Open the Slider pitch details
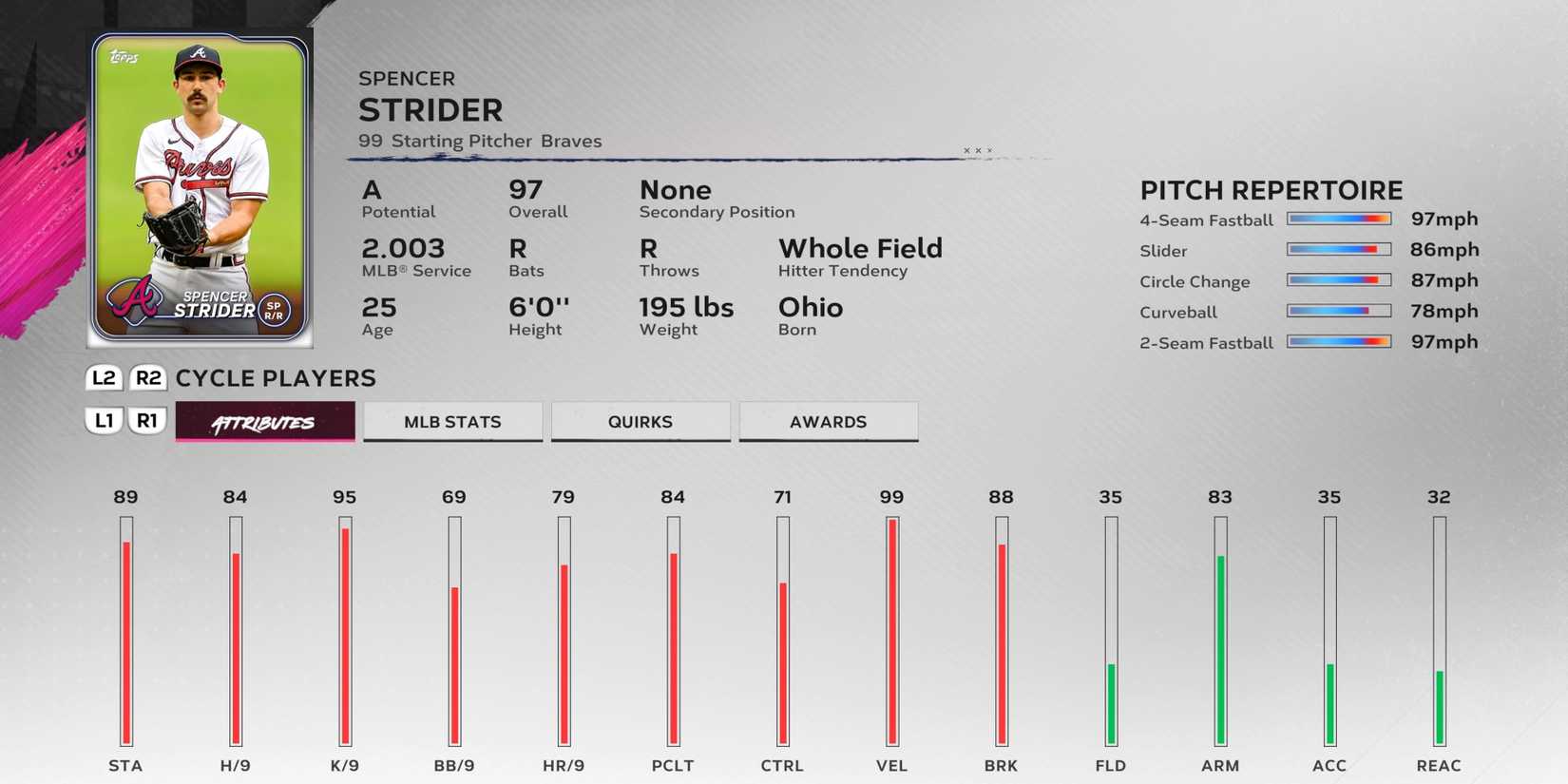Image resolution: width=1568 pixels, height=784 pixels. (1163, 251)
